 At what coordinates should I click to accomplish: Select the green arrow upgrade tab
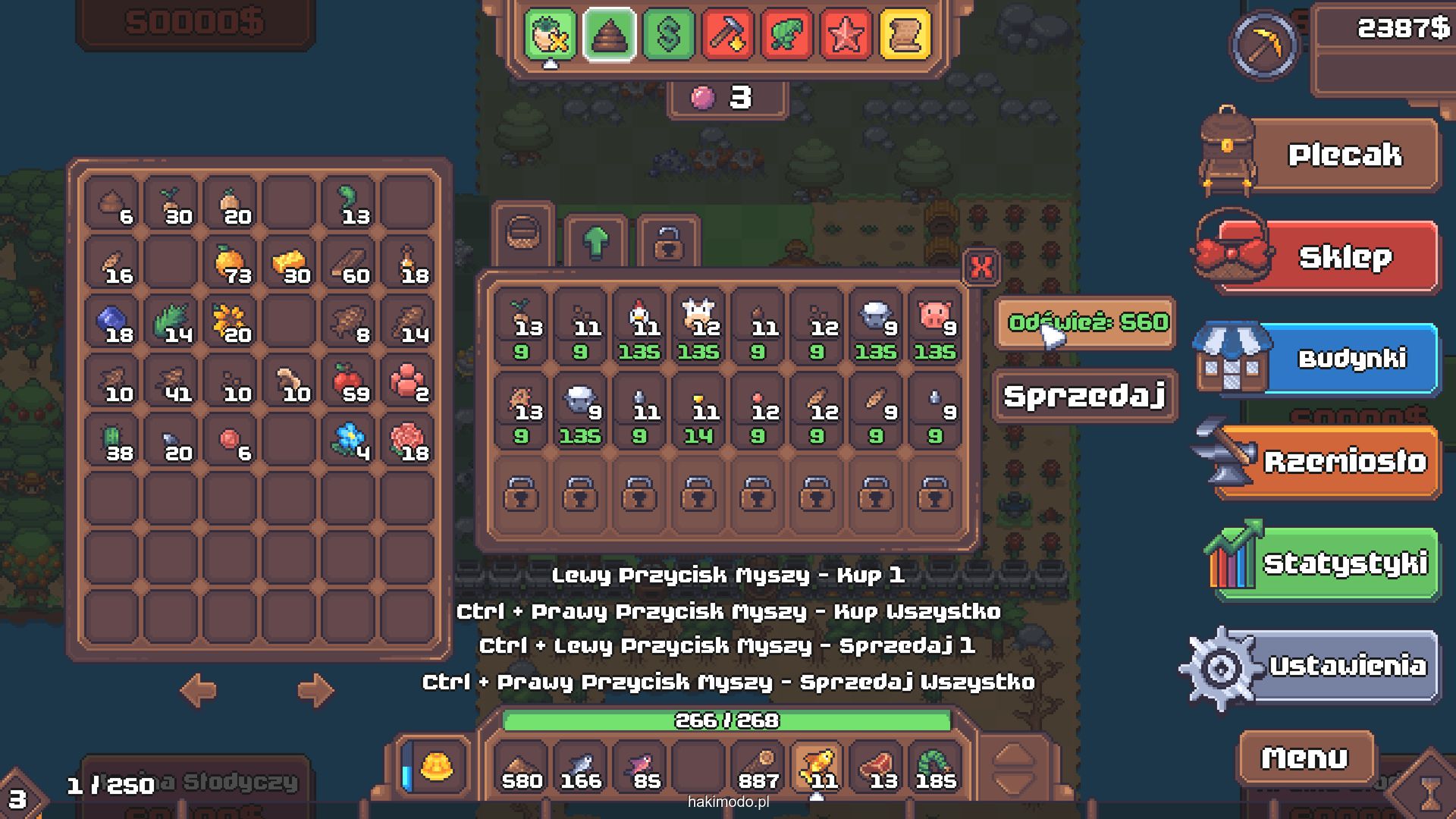(596, 242)
